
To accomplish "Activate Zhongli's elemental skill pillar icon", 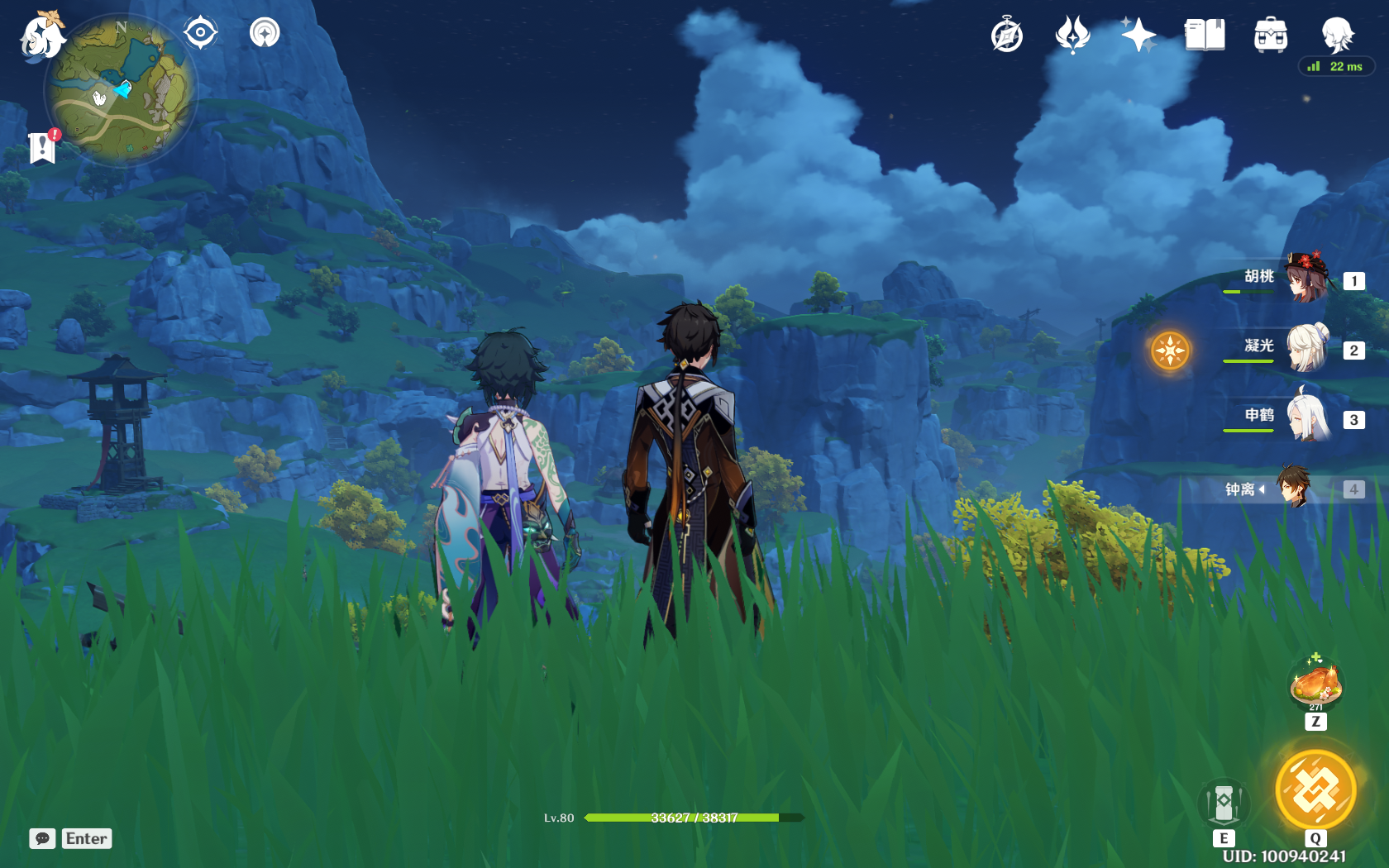I will [x=1224, y=802].
